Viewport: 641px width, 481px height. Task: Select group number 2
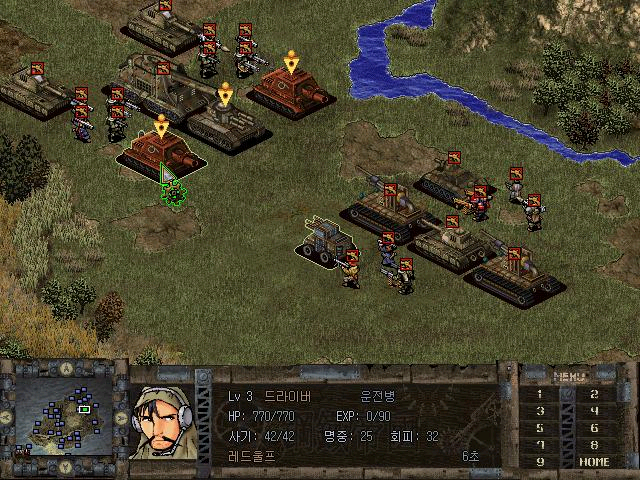point(595,394)
